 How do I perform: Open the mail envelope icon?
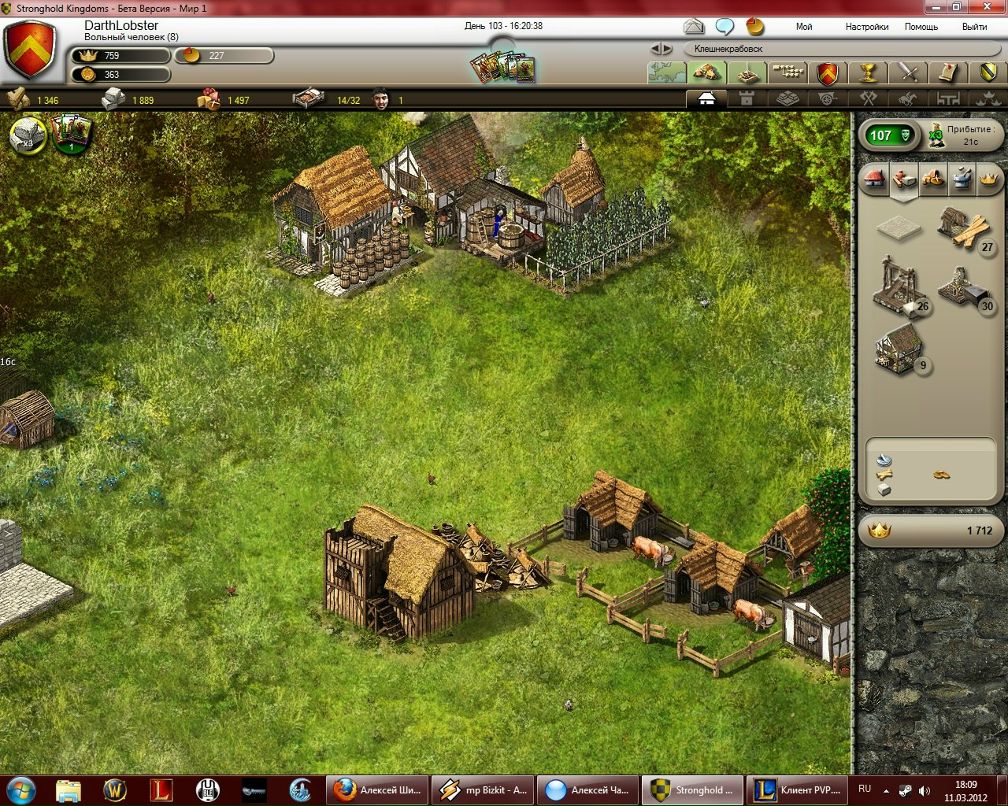pyautogui.click(x=694, y=26)
